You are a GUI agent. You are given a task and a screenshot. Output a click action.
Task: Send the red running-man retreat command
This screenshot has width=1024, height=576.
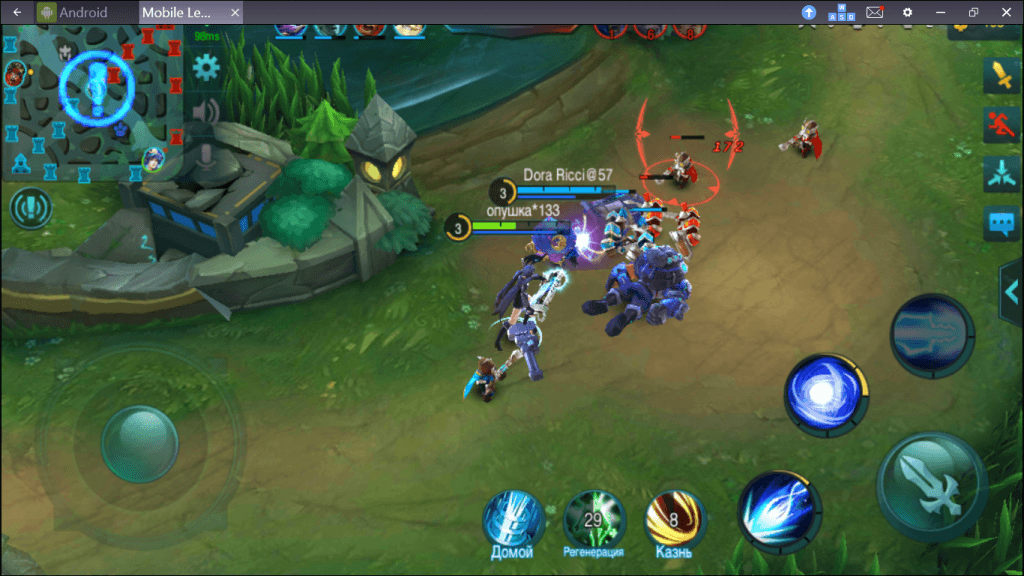1001,125
